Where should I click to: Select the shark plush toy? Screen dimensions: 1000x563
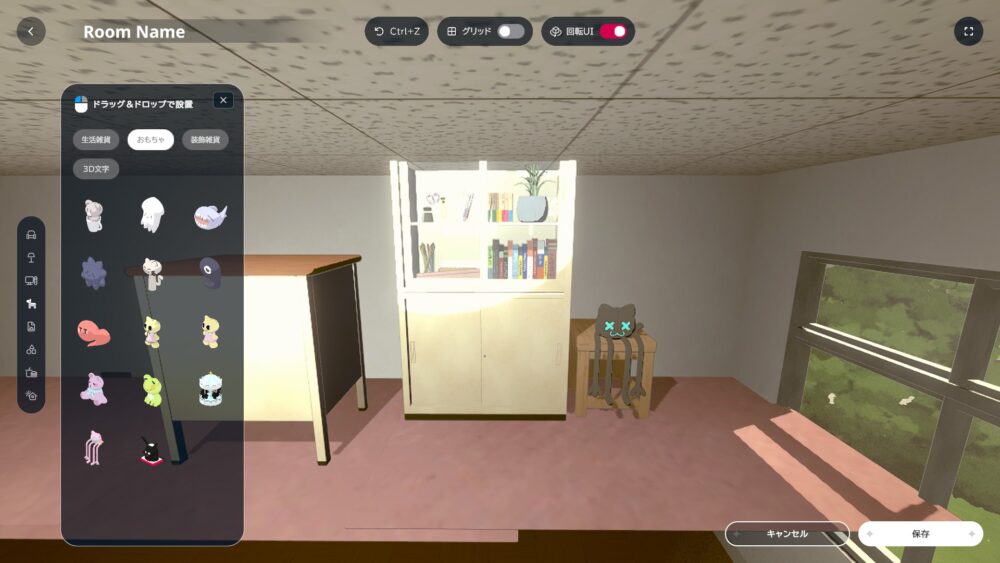click(210, 215)
